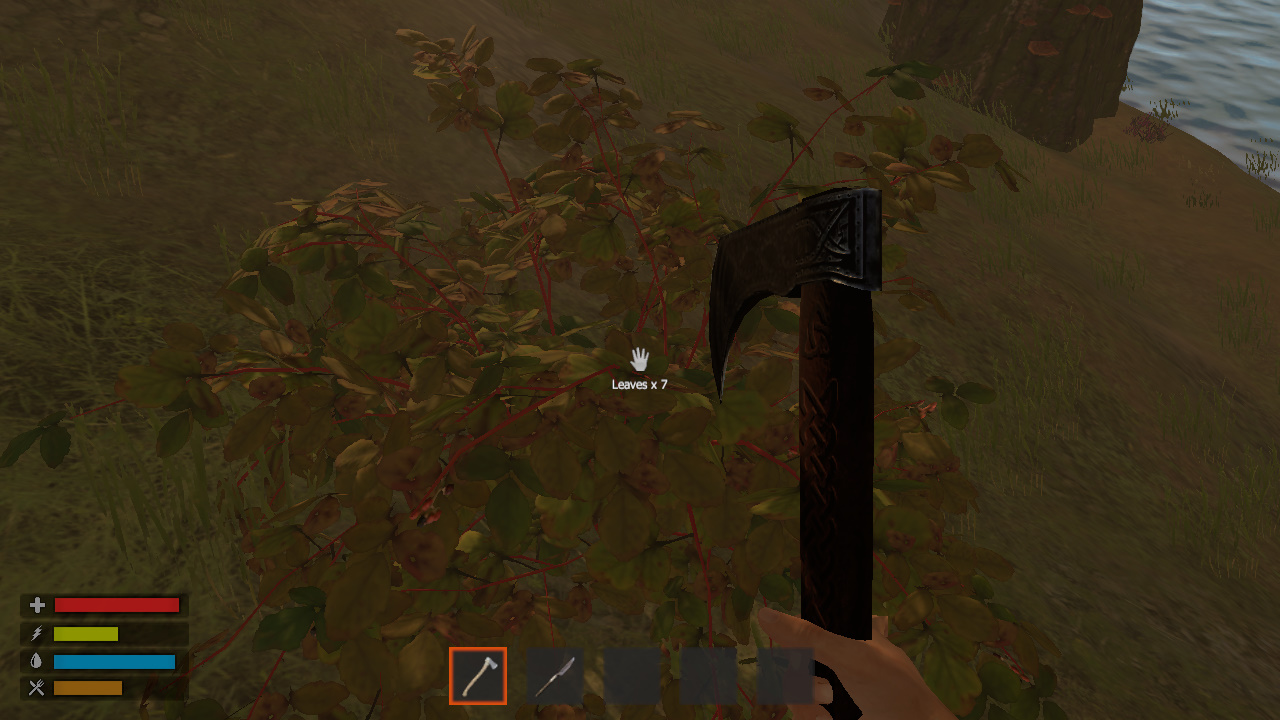Click the green energy bar
The image size is (1280, 720).
86,632
